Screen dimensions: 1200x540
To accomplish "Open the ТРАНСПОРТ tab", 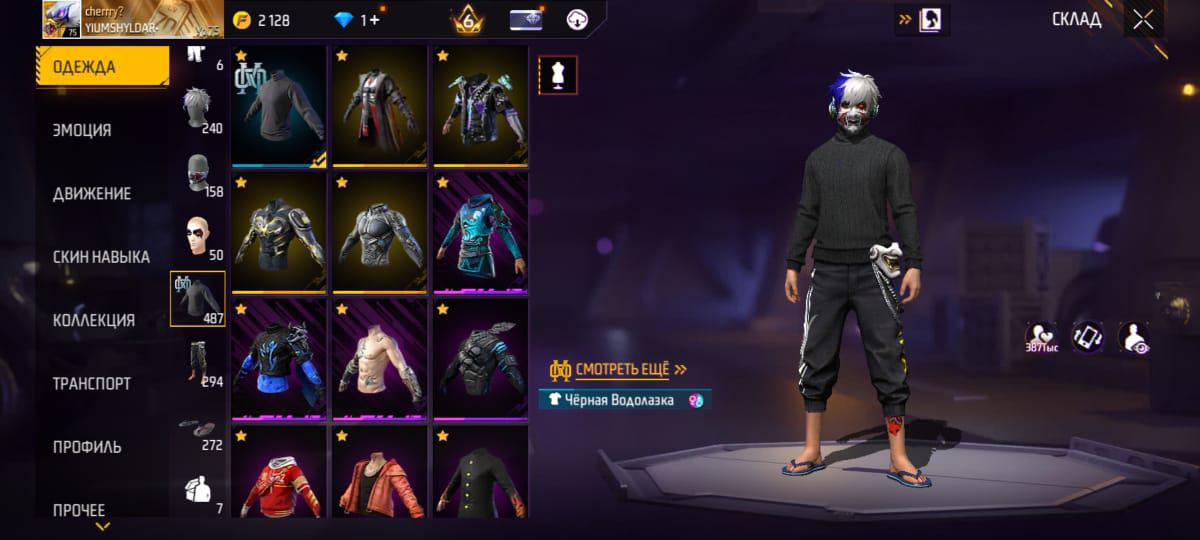I will (92, 383).
